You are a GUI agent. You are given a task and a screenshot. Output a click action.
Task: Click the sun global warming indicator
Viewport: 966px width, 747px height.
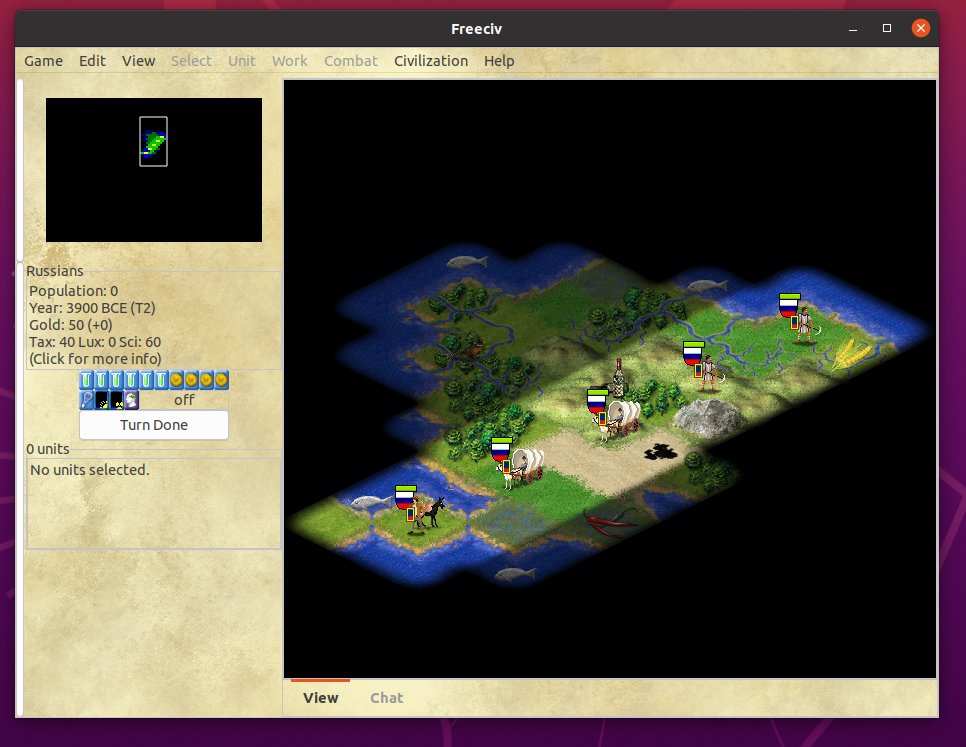point(102,400)
